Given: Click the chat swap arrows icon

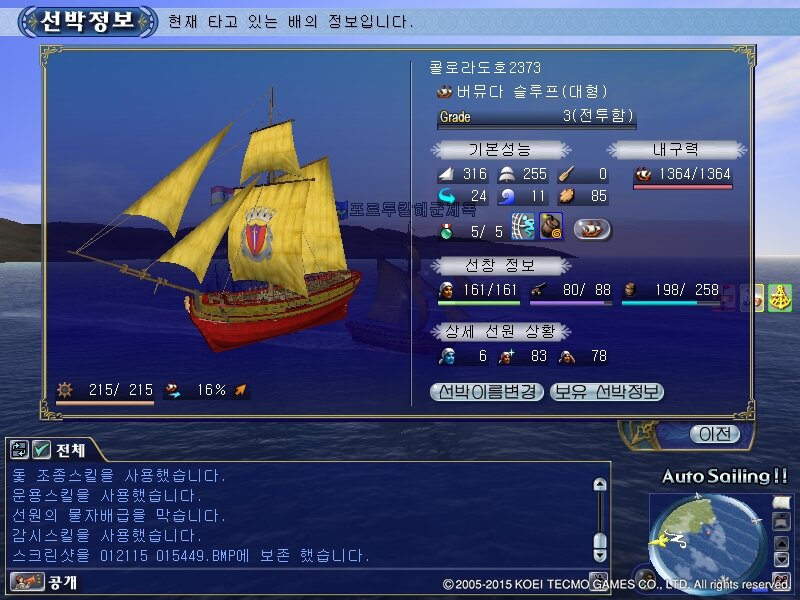Looking at the screenshot, I should [20, 450].
